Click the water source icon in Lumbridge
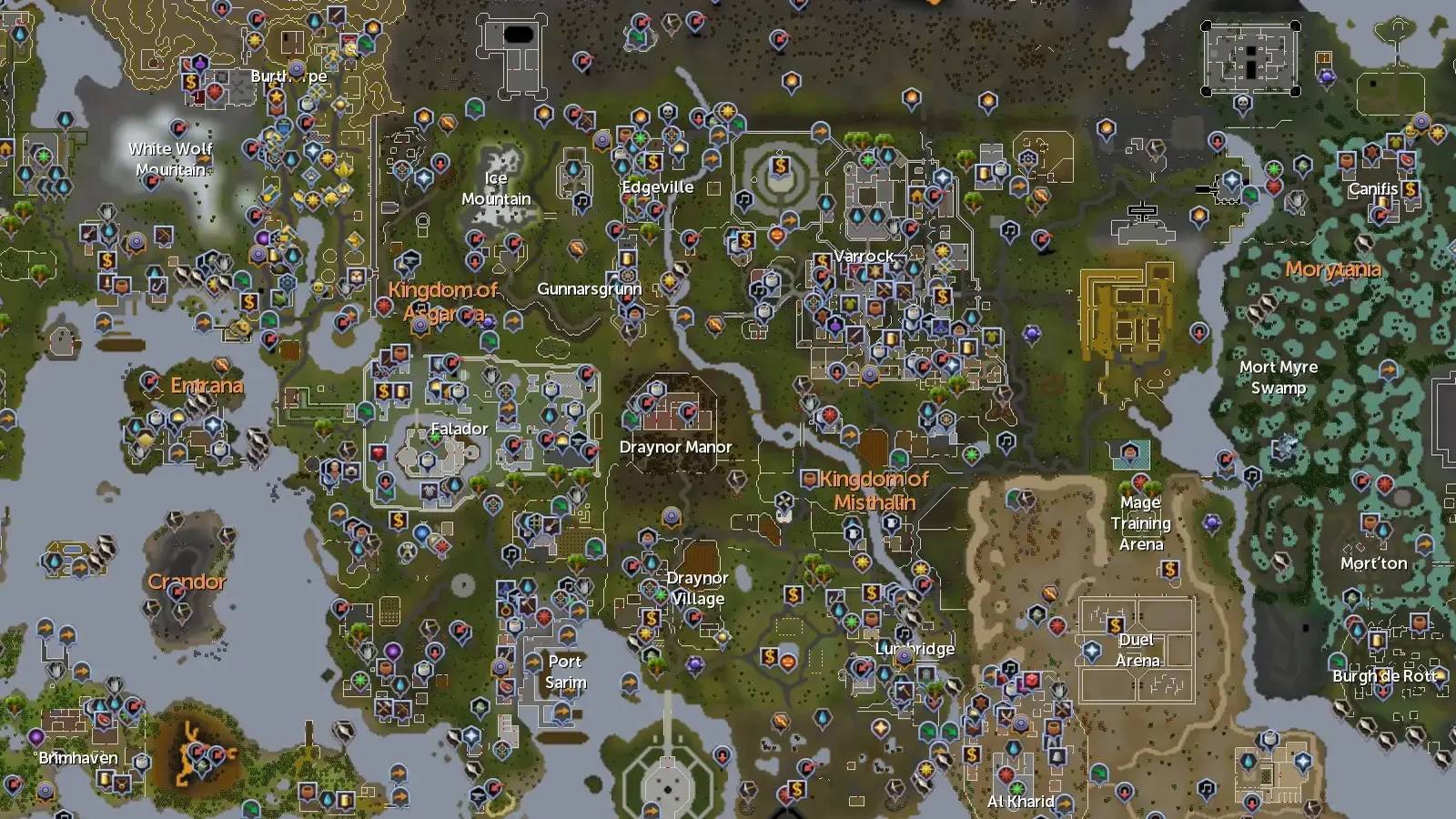The width and height of the screenshot is (1456, 819). [884, 673]
